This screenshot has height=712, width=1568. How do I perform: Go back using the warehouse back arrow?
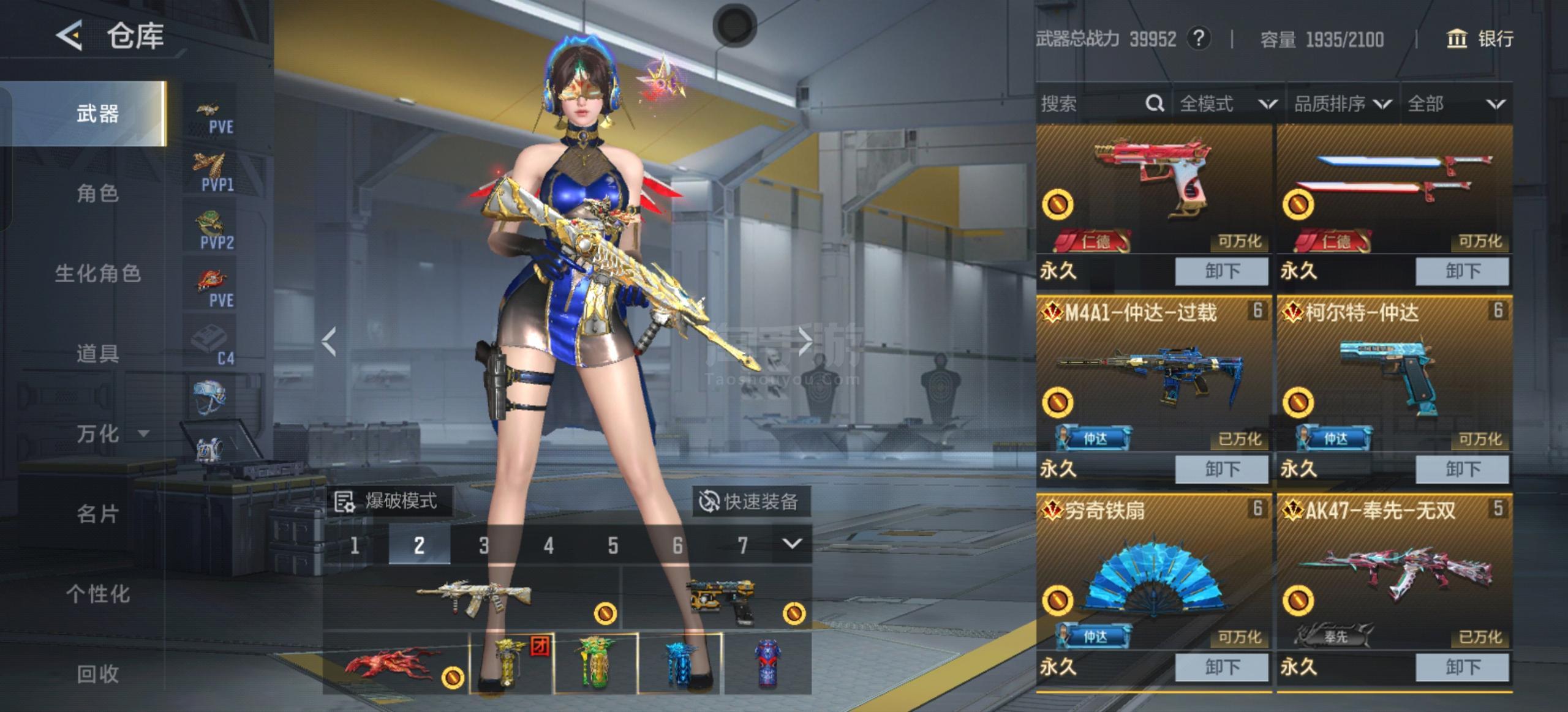(70, 36)
